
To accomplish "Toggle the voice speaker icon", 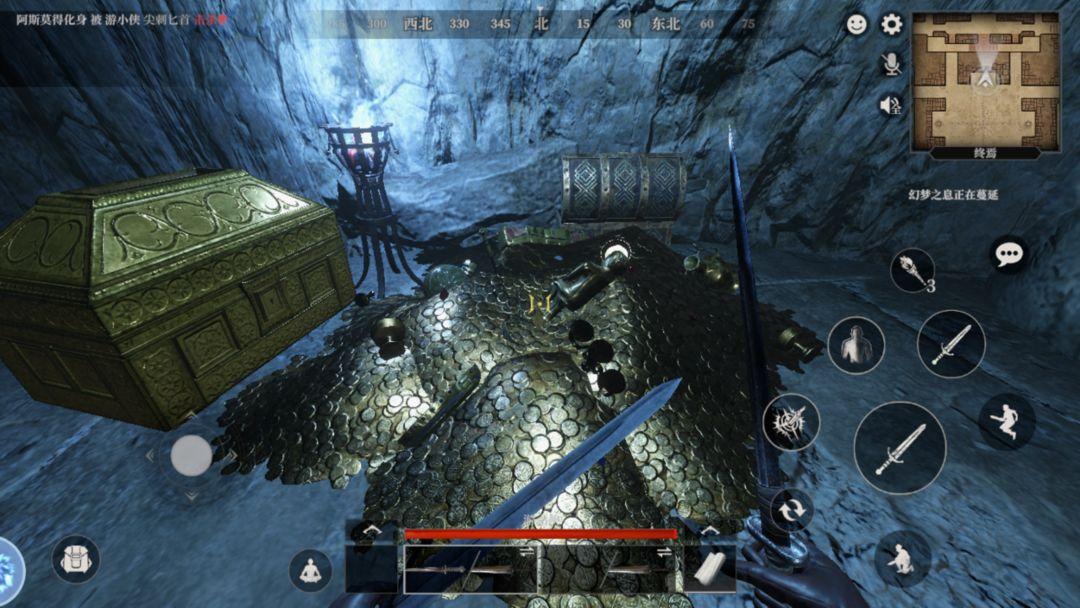I will (891, 104).
